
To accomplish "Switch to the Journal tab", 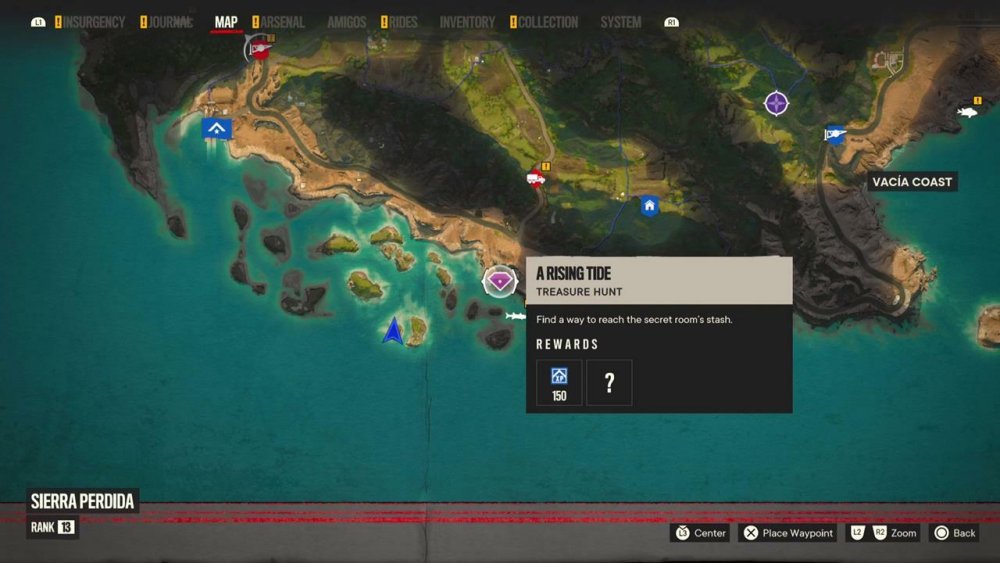I will click(x=171, y=22).
